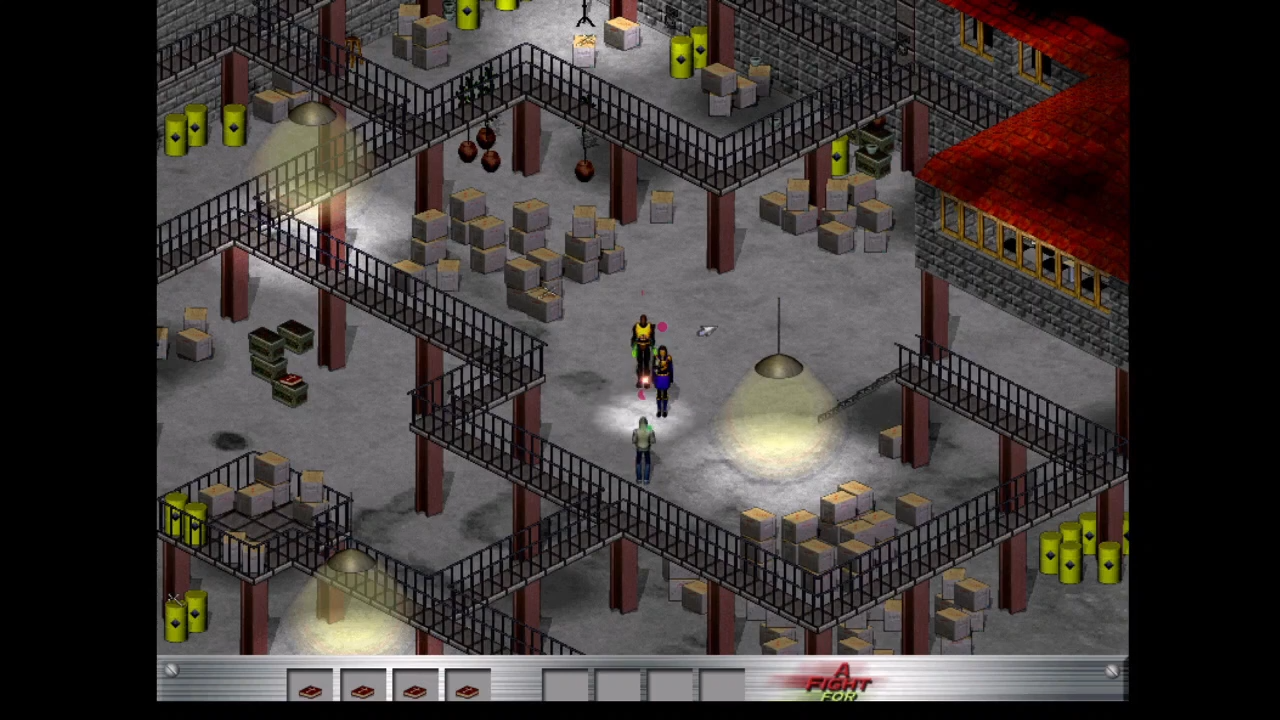Select the third book inventory item
The image size is (1280, 720).
click(414, 687)
